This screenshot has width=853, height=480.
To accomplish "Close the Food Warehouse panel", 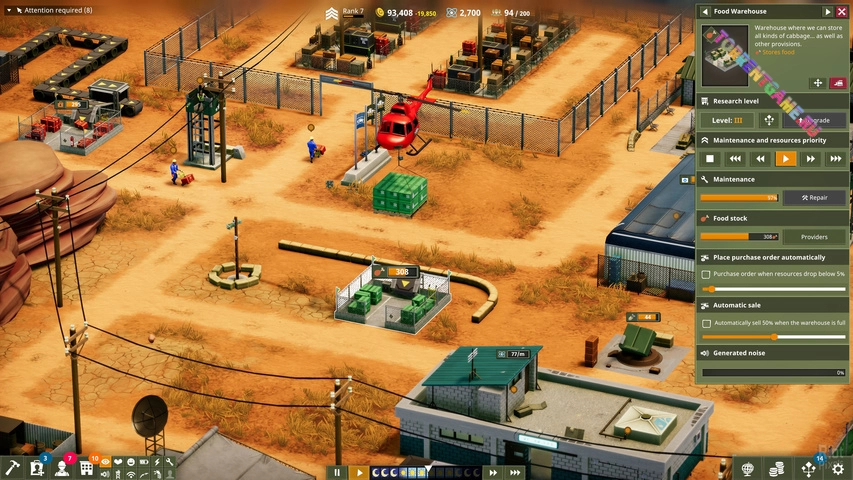I will tap(841, 11).
